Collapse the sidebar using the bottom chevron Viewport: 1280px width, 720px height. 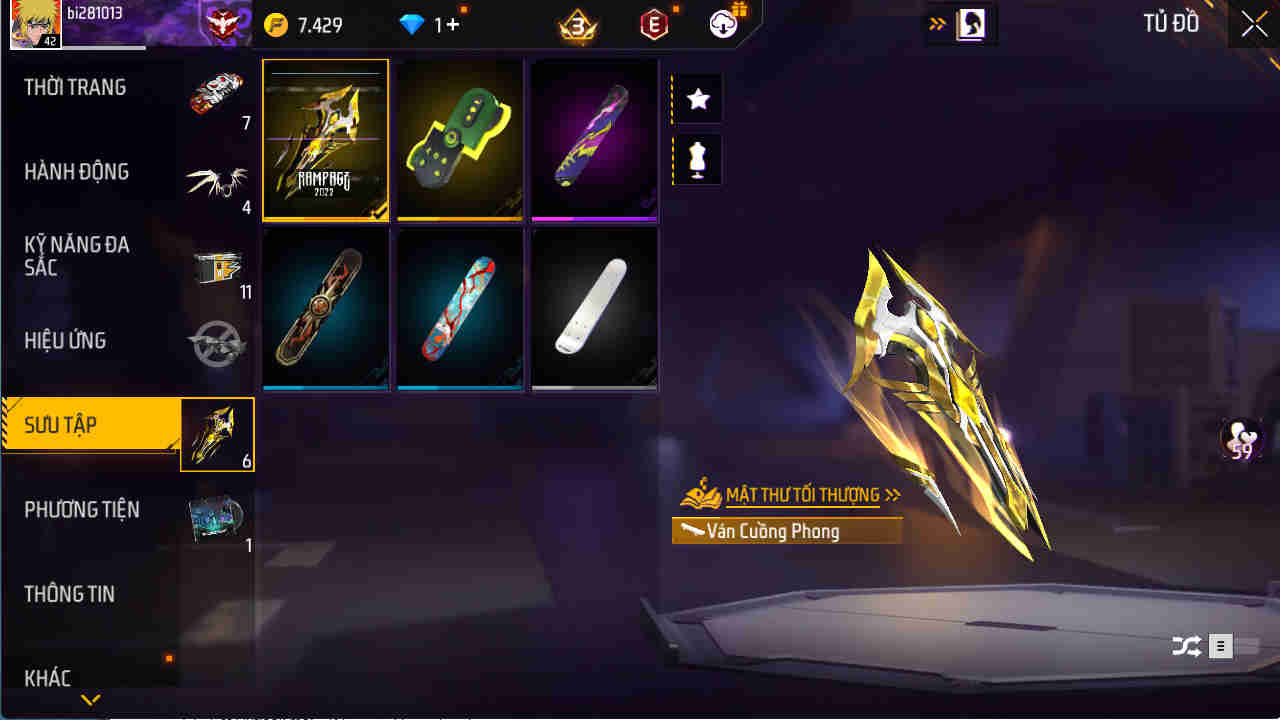coord(90,700)
